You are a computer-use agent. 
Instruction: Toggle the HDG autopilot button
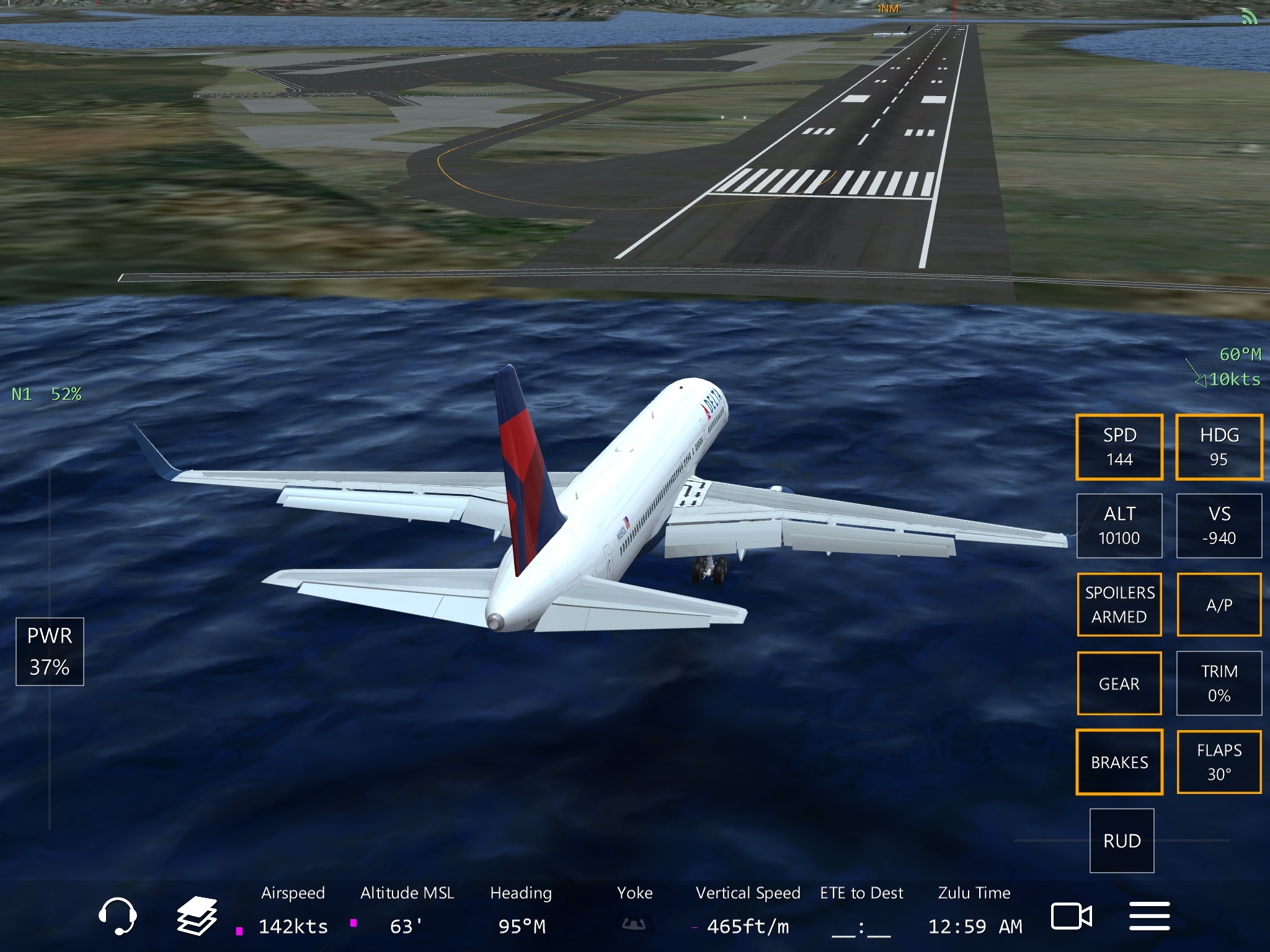point(1219,447)
